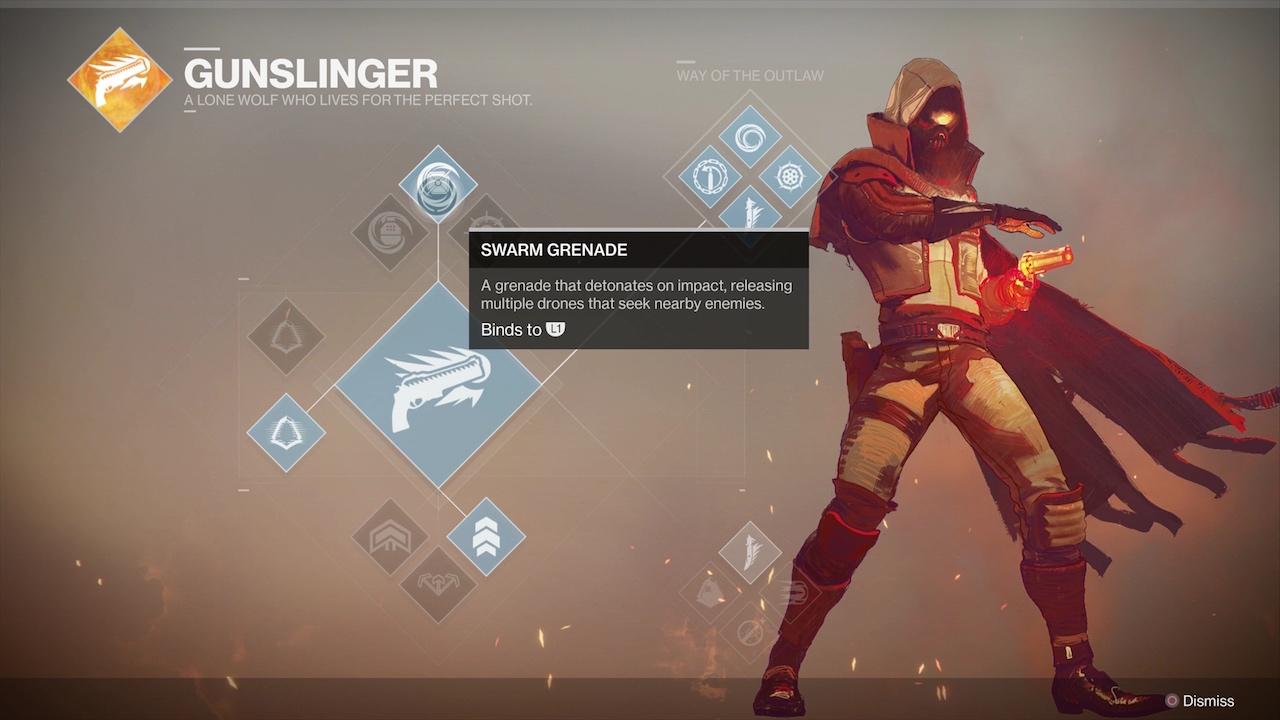Select the swirl perk in Way of the Outlaw
The image size is (1280, 720).
[750, 137]
